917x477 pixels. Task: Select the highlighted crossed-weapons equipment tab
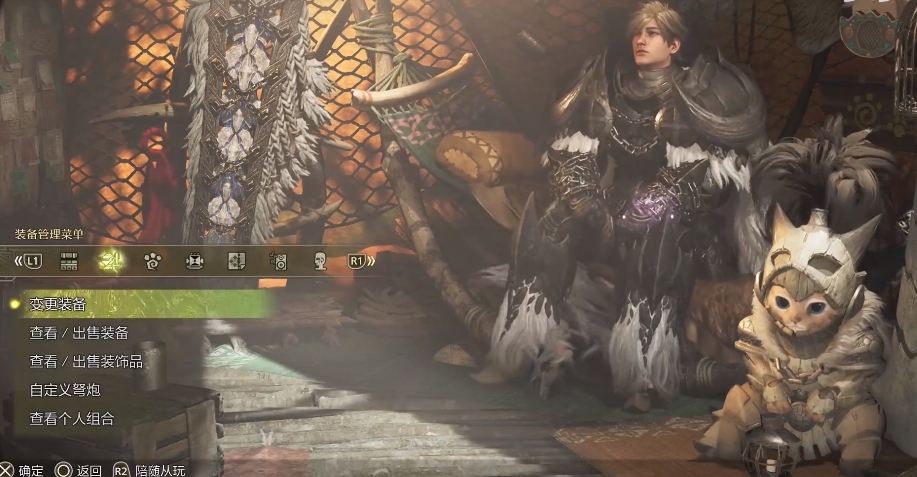point(110,262)
